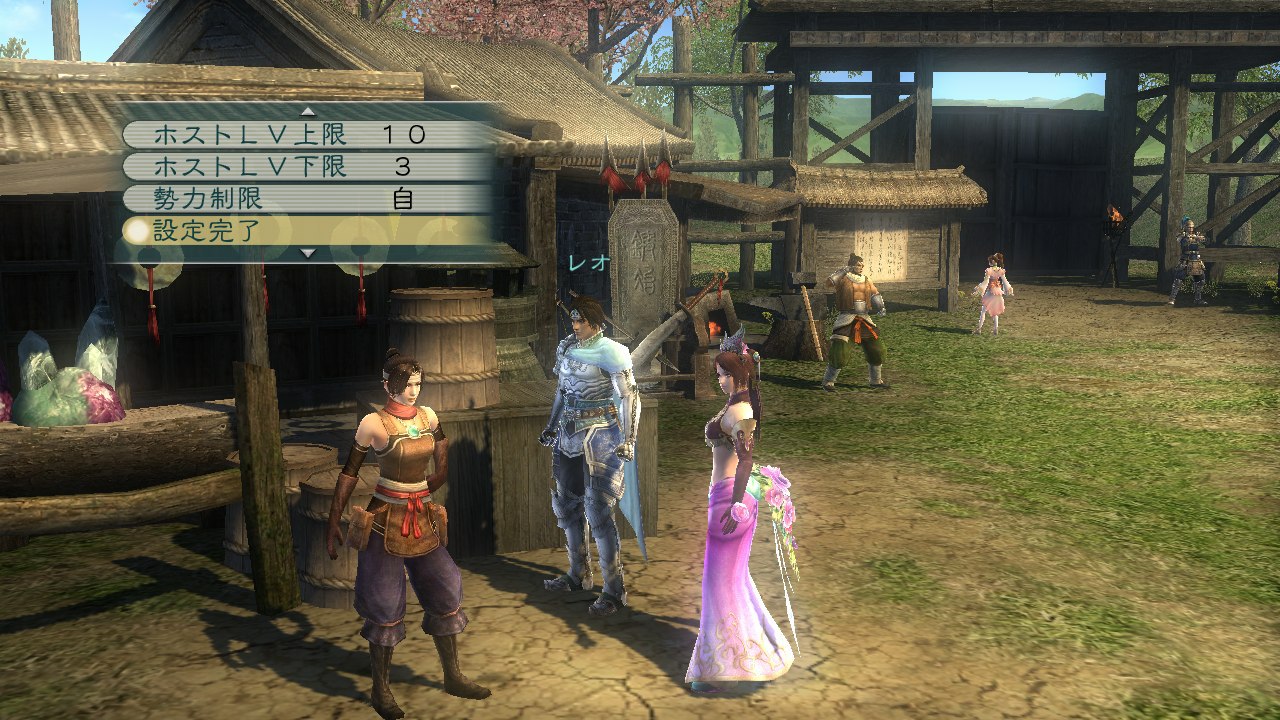Viewport: 1280px width, 720px height.
Task: Click the up arrow above the settings menu
Action: [311, 112]
